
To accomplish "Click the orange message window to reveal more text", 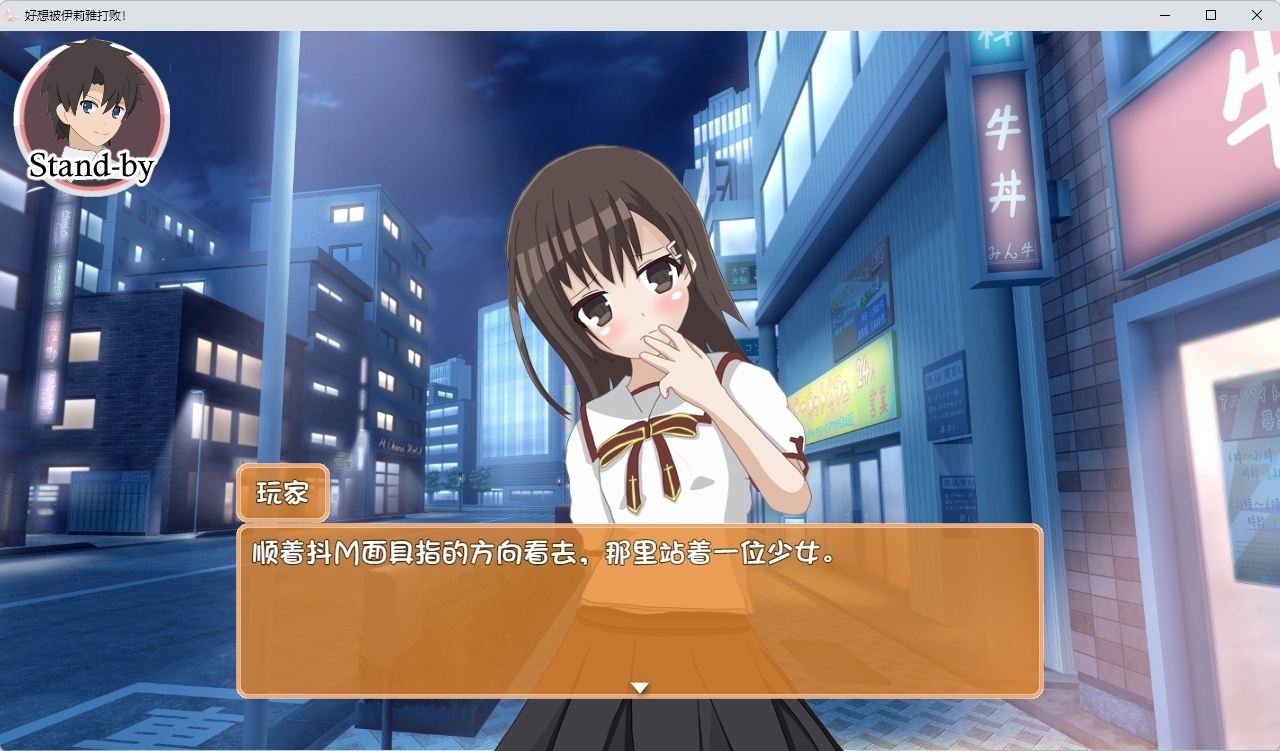I will pos(640,620).
